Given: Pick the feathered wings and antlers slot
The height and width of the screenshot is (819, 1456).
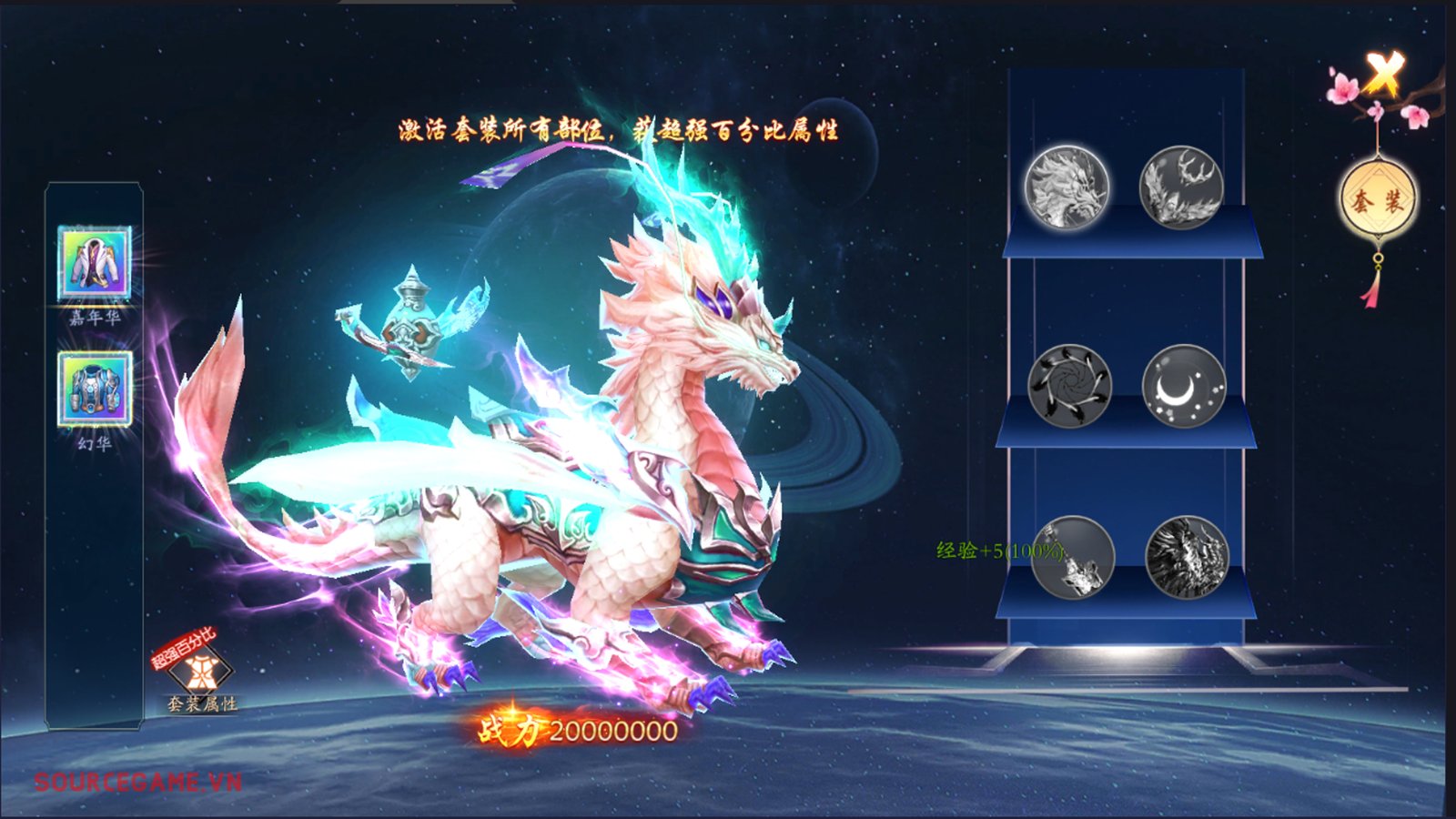Looking at the screenshot, I should coord(1181,188).
